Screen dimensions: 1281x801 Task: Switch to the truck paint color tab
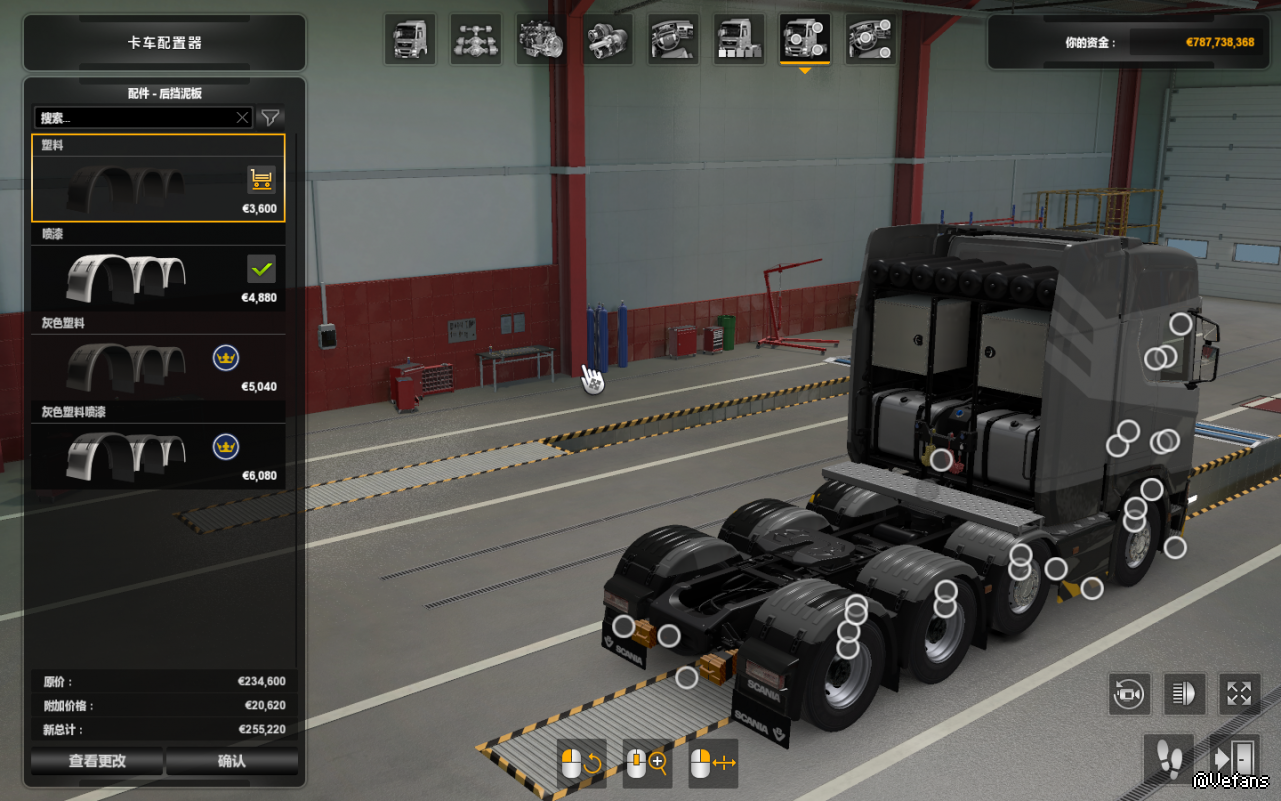740,40
